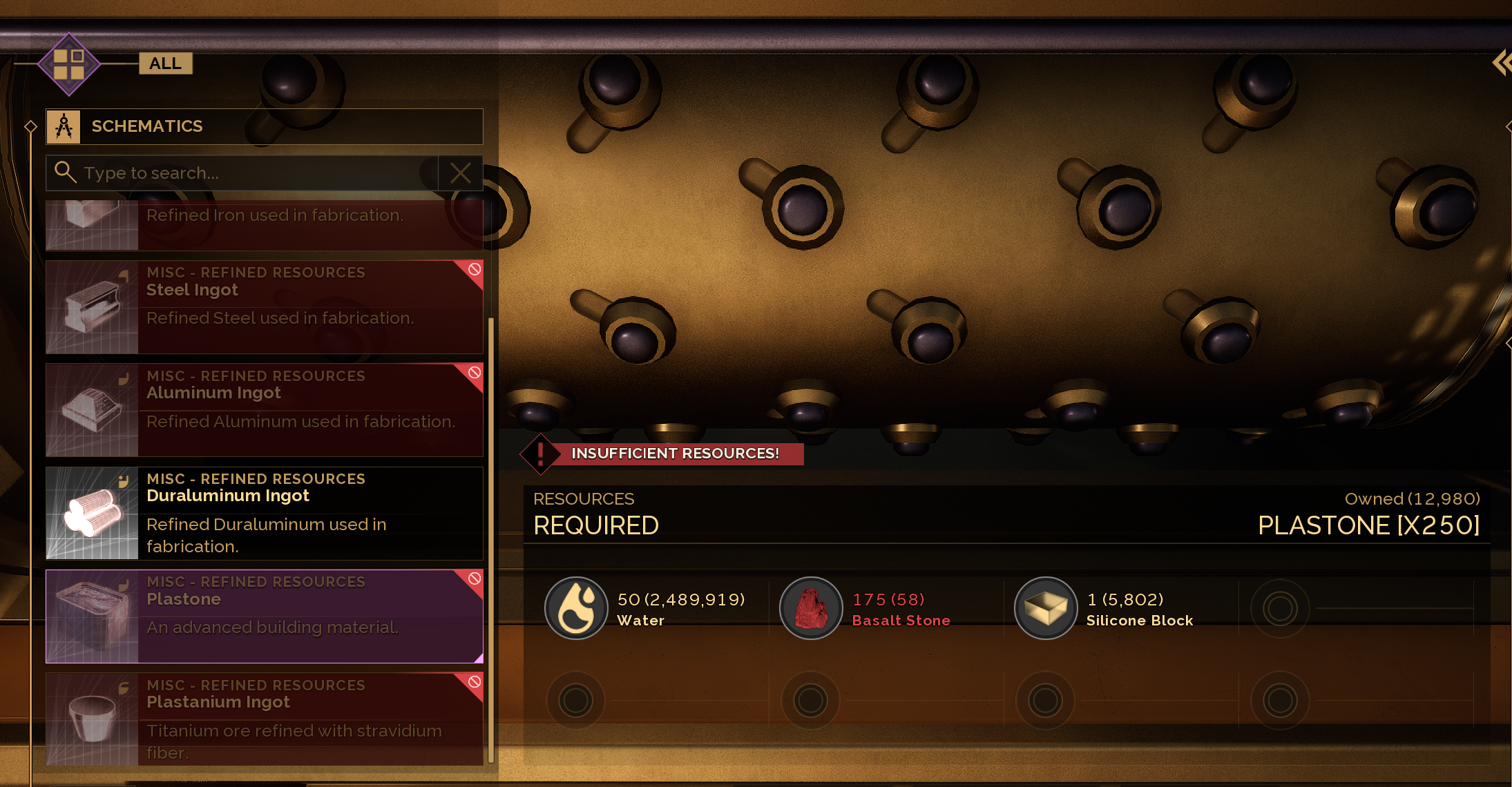Choose the Plastanium Ingot schematic
This screenshot has width=1512, height=787.
click(x=265, y=719)
